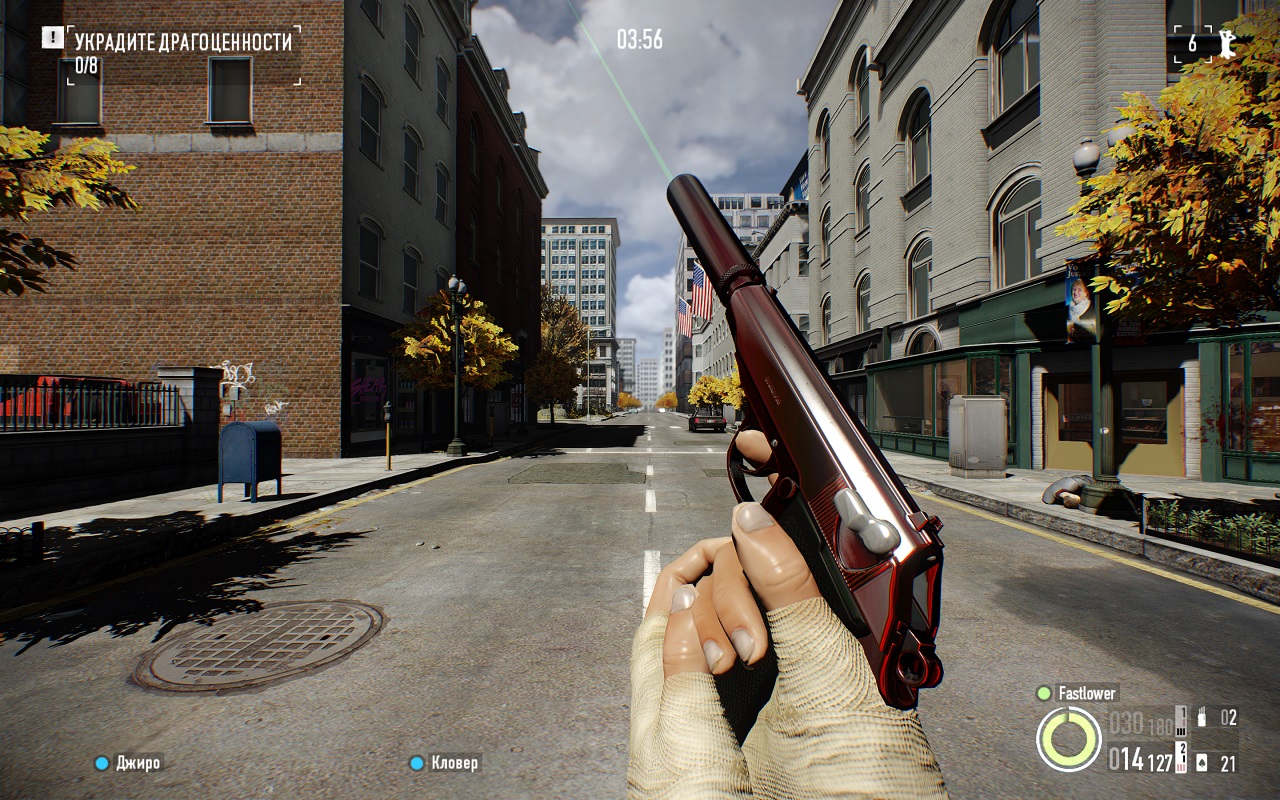1280x800 pixels.
Task: Switch to weapon slot 2 indicator
Action: pyautogui.click(x=1181, y=758)
